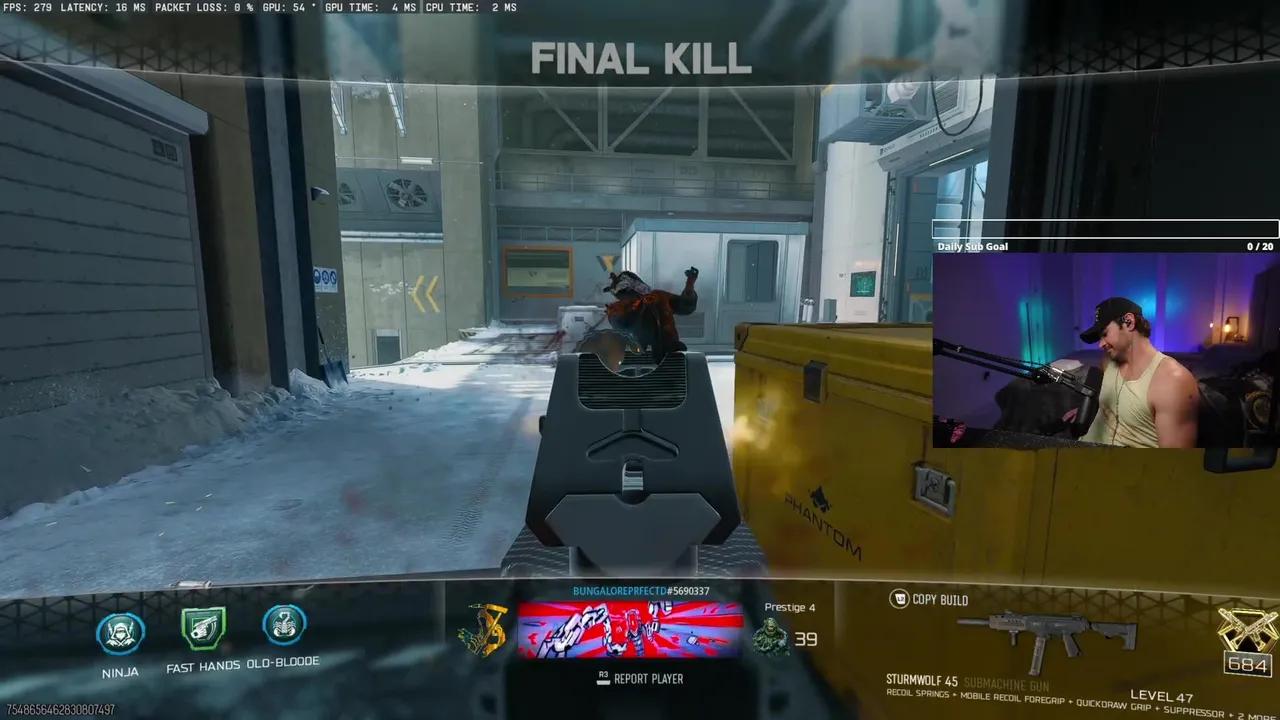Click the Copy Build option

pyautogui.click(x=940, y=600)
